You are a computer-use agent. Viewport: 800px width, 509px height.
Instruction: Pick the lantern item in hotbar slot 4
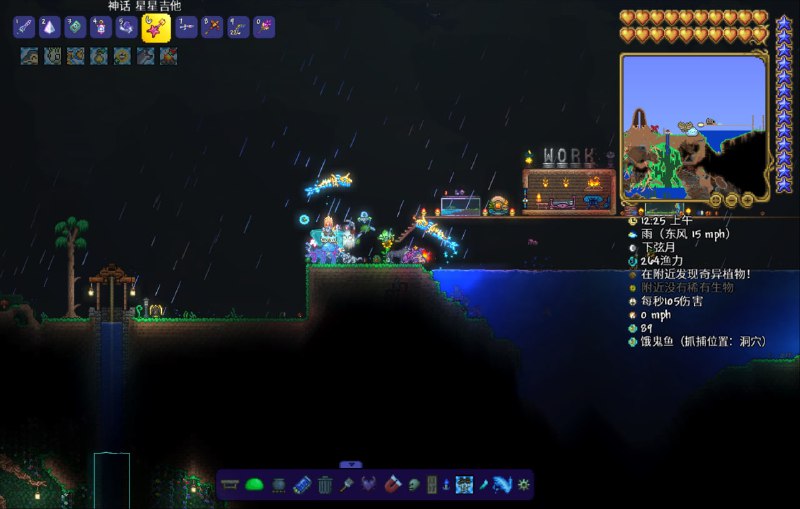(101, 27)
